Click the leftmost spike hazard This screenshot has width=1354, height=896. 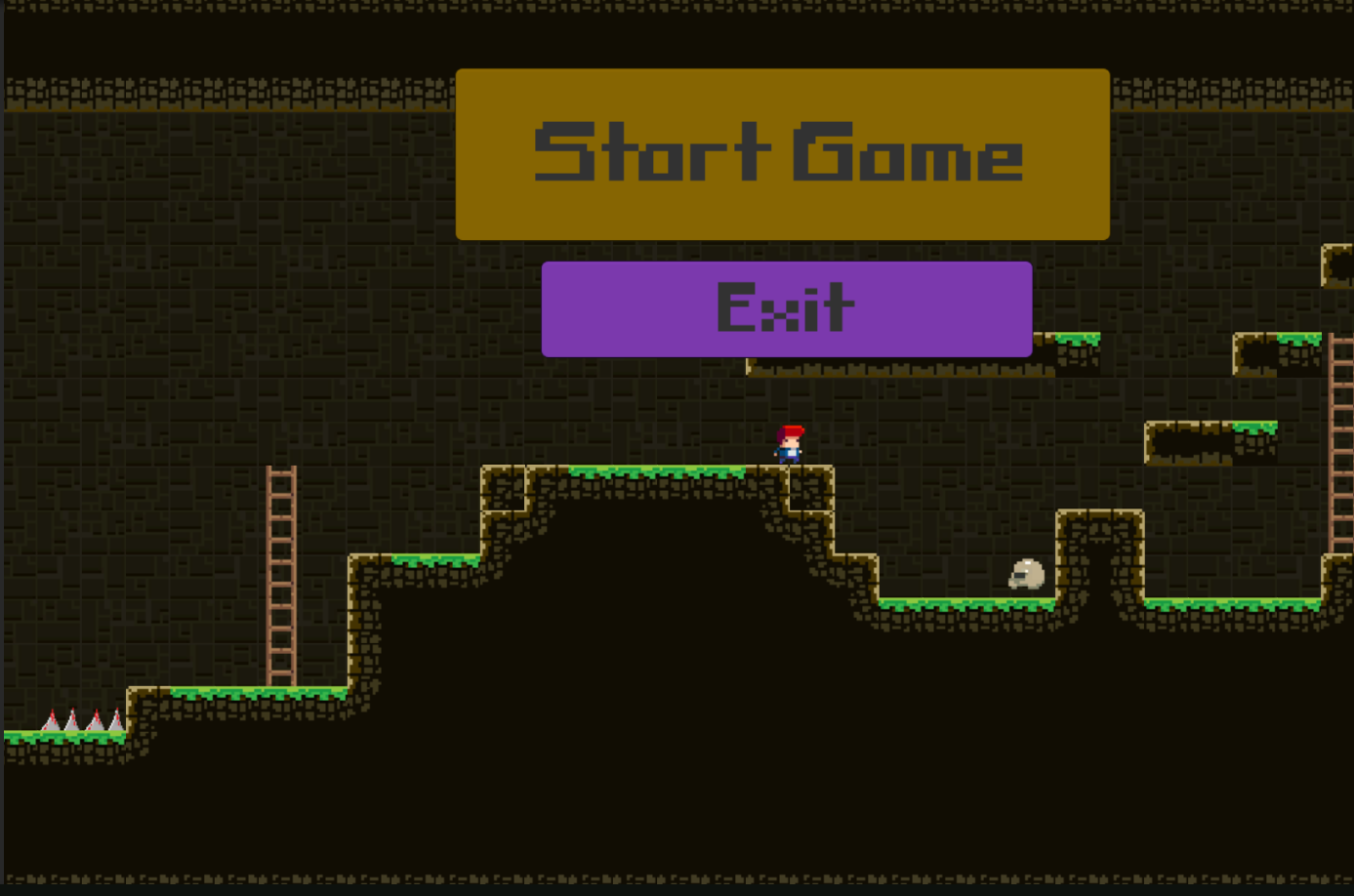pyautogui.click(x=49, y=720)
